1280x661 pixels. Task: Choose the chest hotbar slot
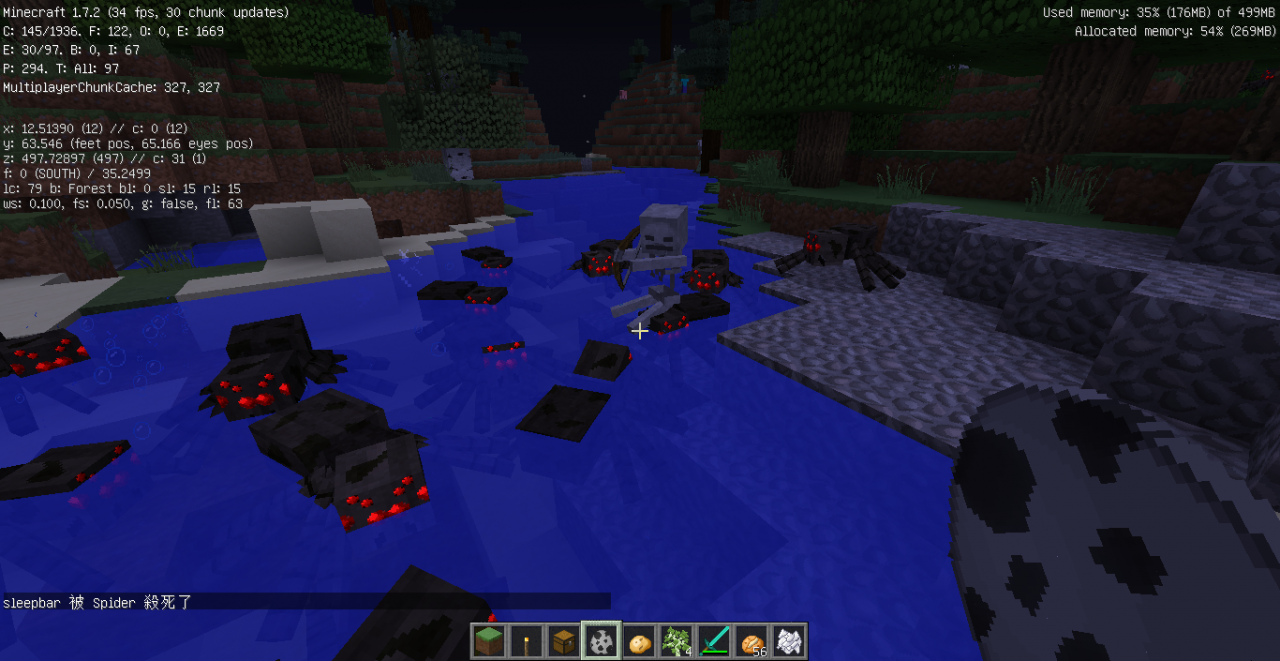pos(565,641)
